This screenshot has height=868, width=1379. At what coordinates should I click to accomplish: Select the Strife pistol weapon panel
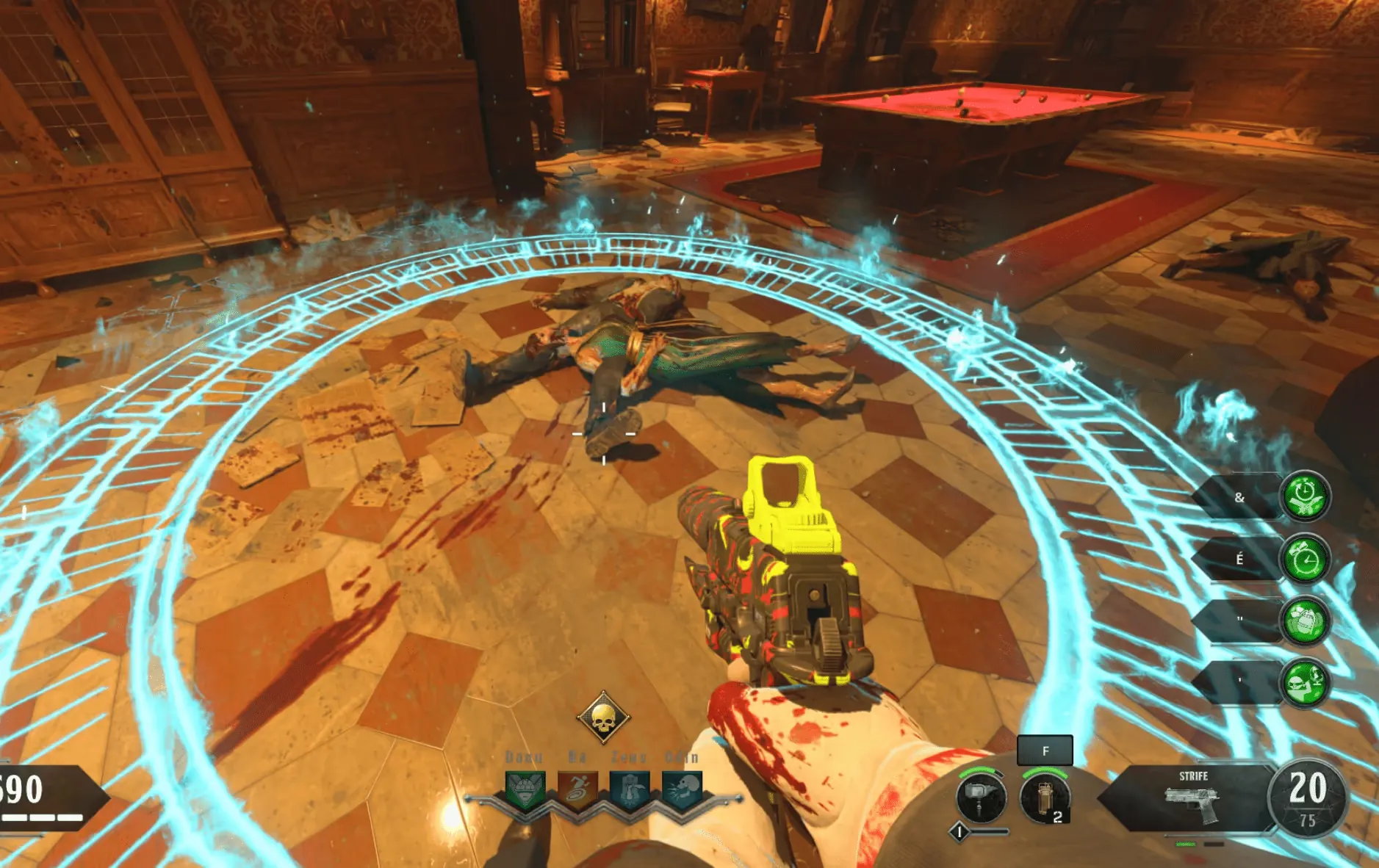pyautogui.click(x=1191, y=799)
